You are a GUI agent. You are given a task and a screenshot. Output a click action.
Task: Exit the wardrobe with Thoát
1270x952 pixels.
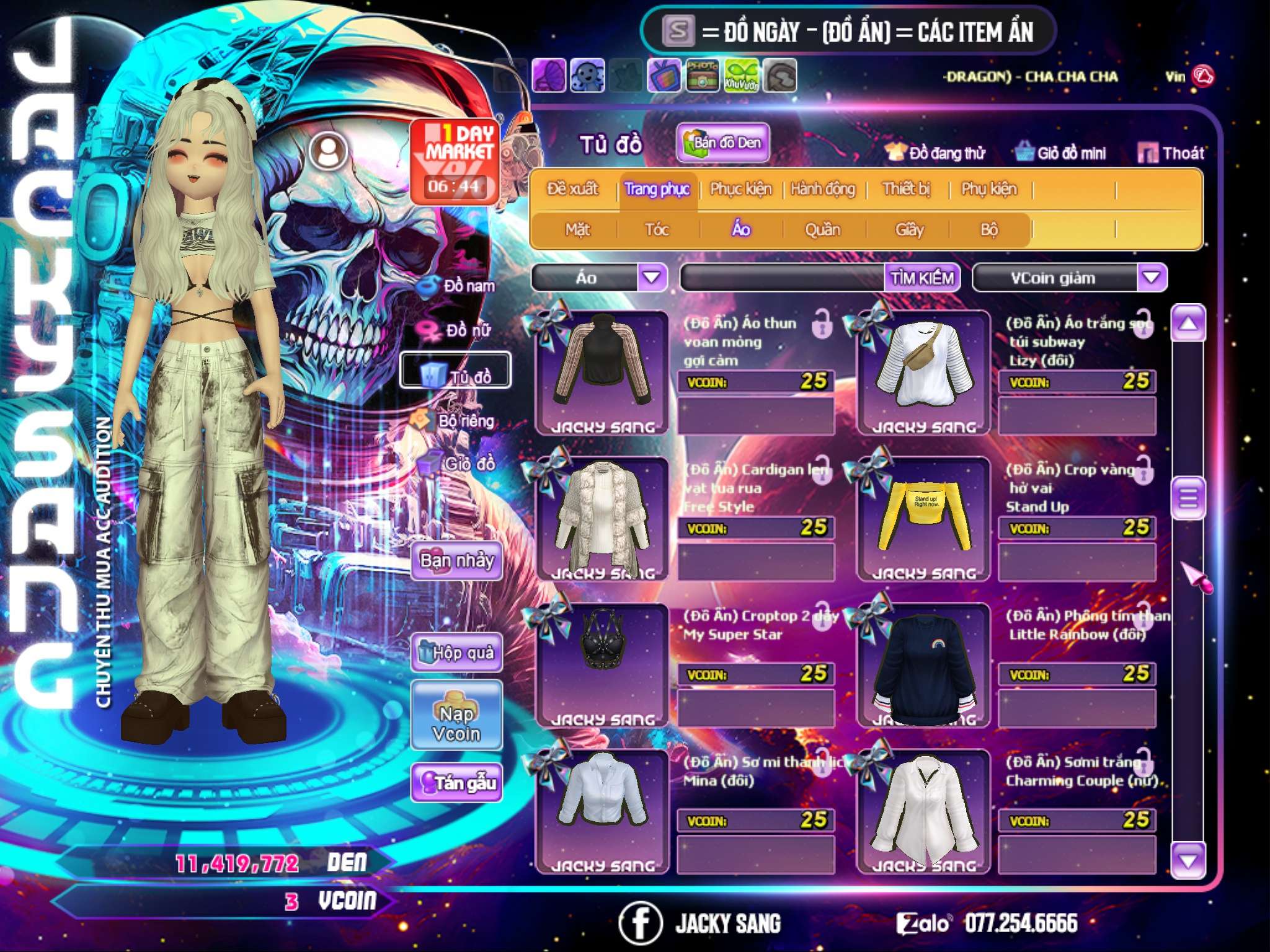1171,152
